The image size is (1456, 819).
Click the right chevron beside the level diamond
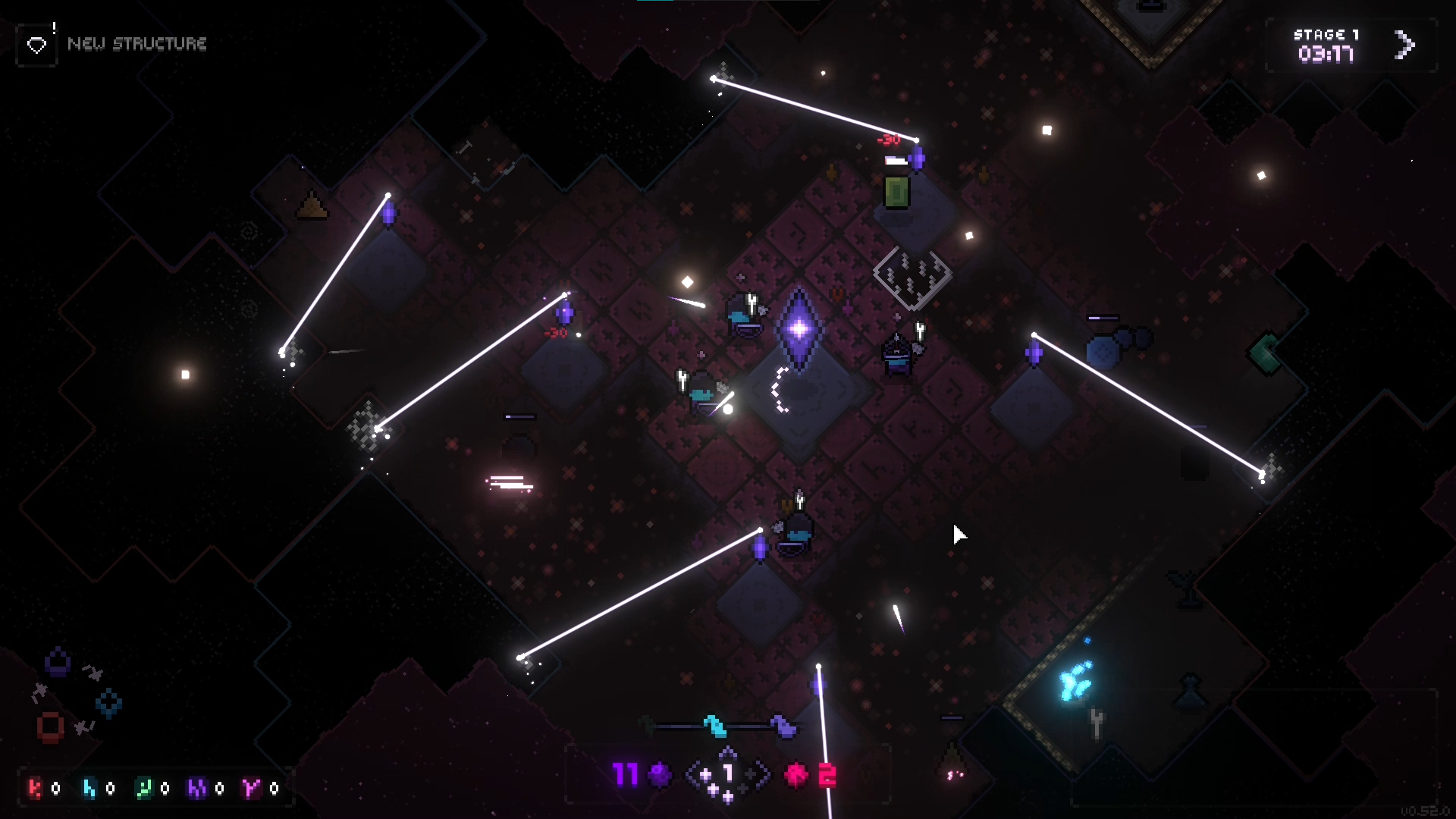pyautogui.click(x=763, y=773)
